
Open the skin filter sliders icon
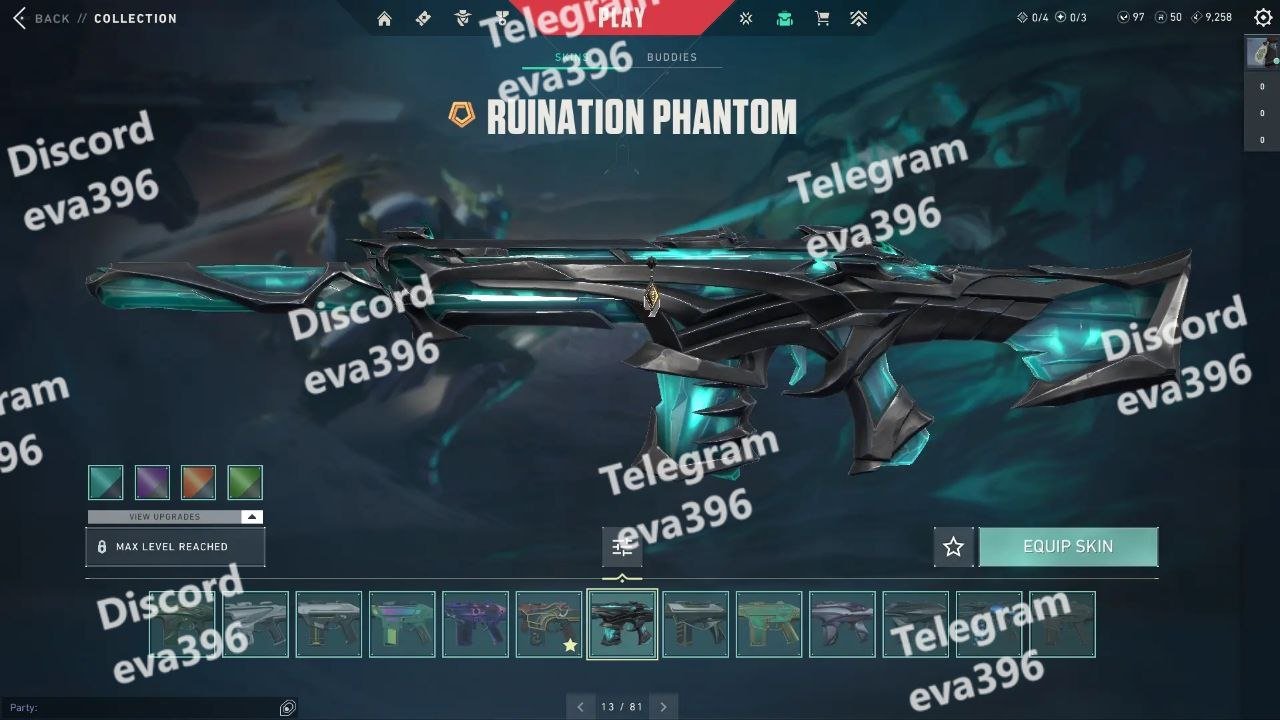(622, 547)
